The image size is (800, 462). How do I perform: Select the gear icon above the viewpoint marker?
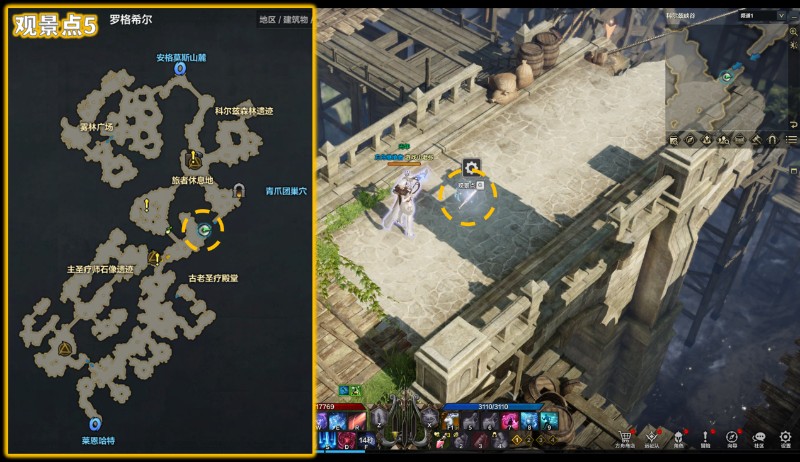pyautogui.click(x=472, y=167)
